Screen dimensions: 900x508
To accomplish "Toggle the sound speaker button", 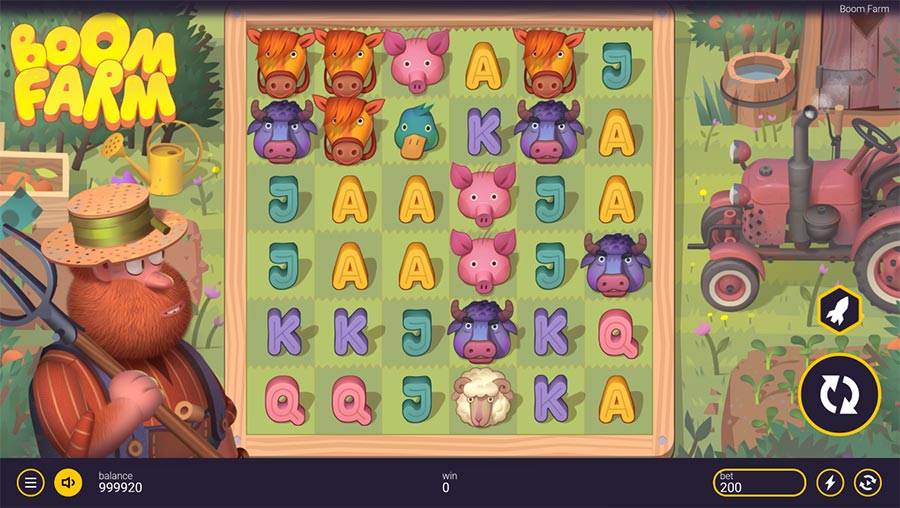I will (x=68, y=483).
